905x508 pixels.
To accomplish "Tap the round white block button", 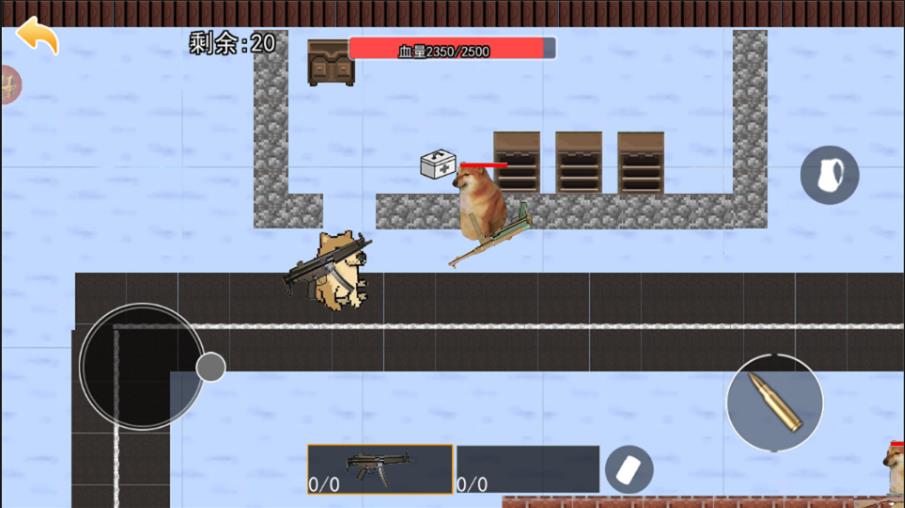I will (x=629, y=470).
